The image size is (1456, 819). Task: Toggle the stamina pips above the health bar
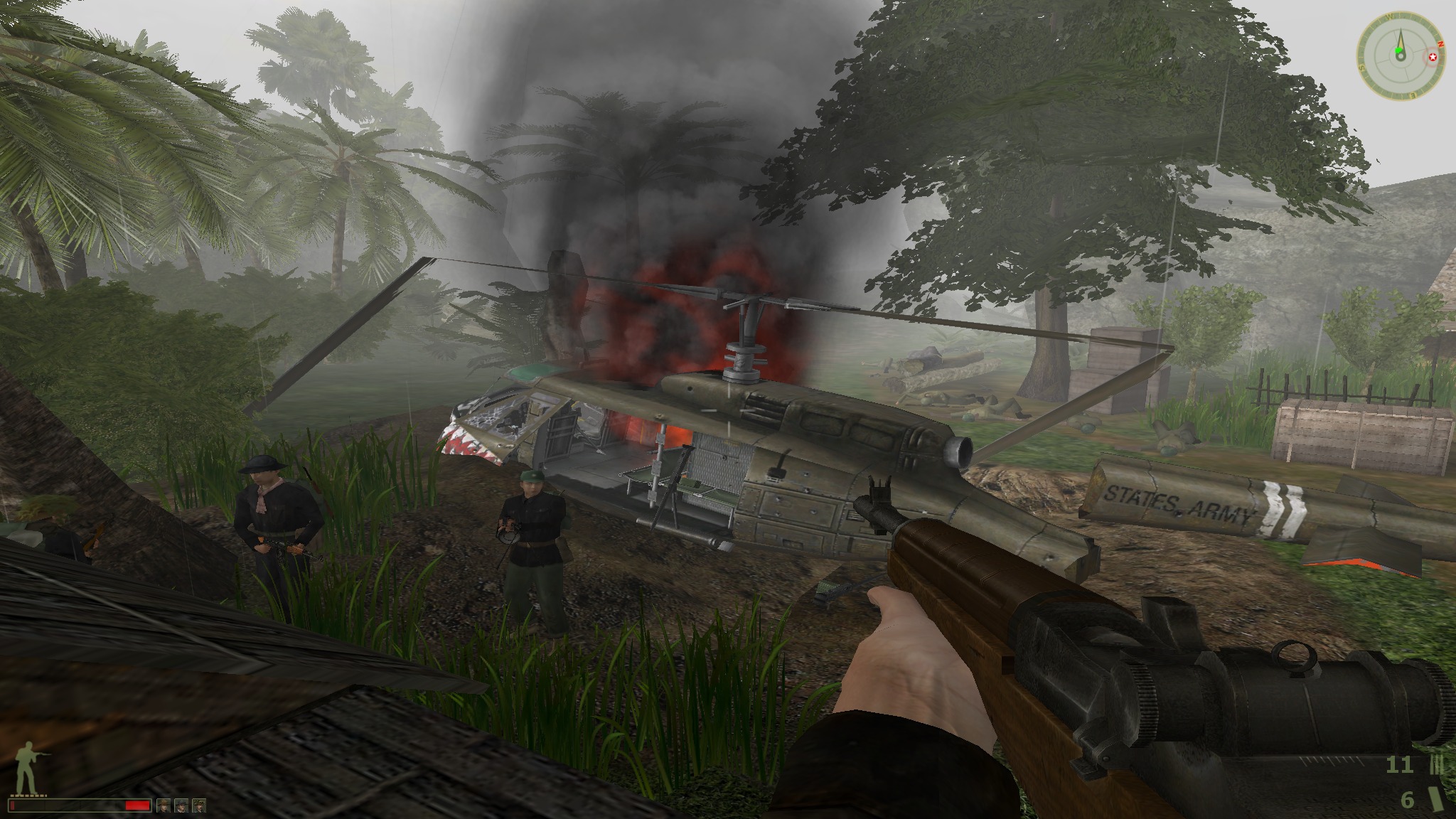pos(28,796)
